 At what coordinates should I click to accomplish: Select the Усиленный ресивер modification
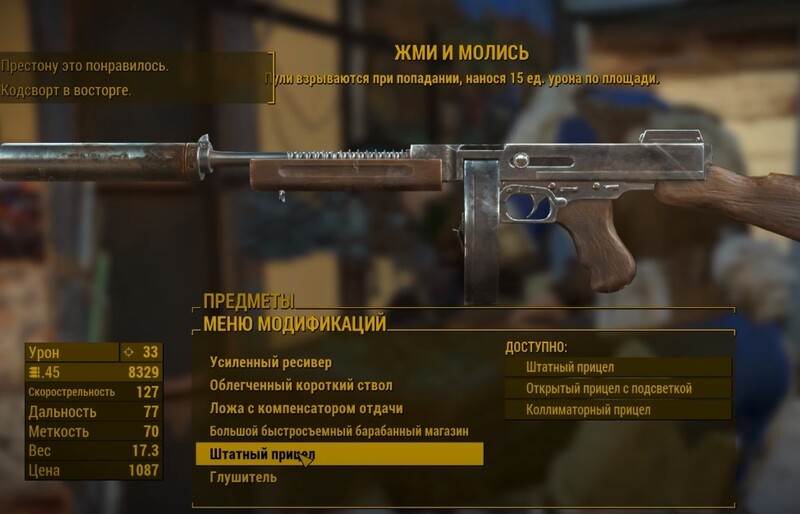tap(270, 362)
